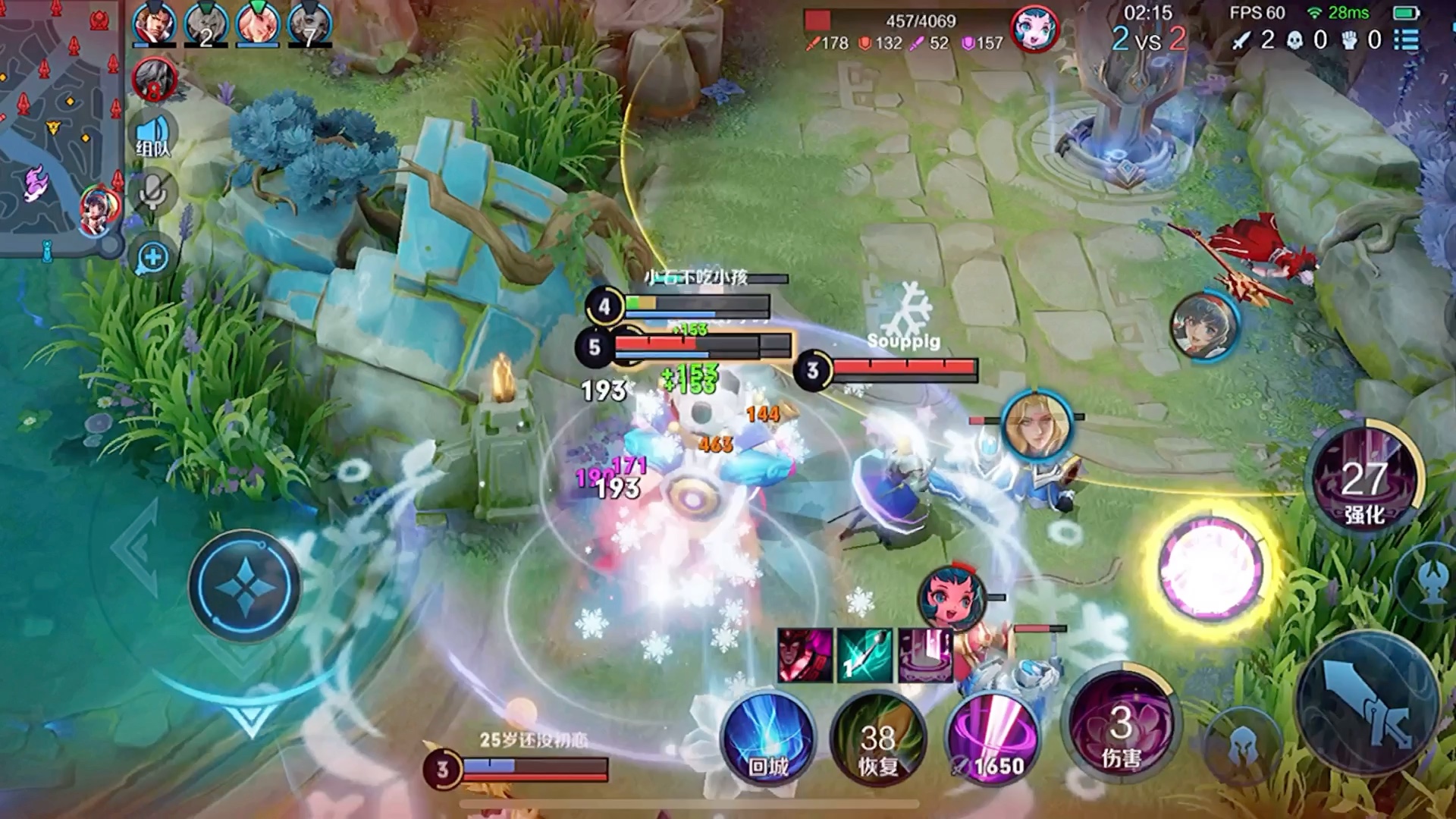Image resolution: width=1456 pixels, height=819 pixels.
Task: Target the blonde enemy hero portrait
Action: coord(1037,425)
